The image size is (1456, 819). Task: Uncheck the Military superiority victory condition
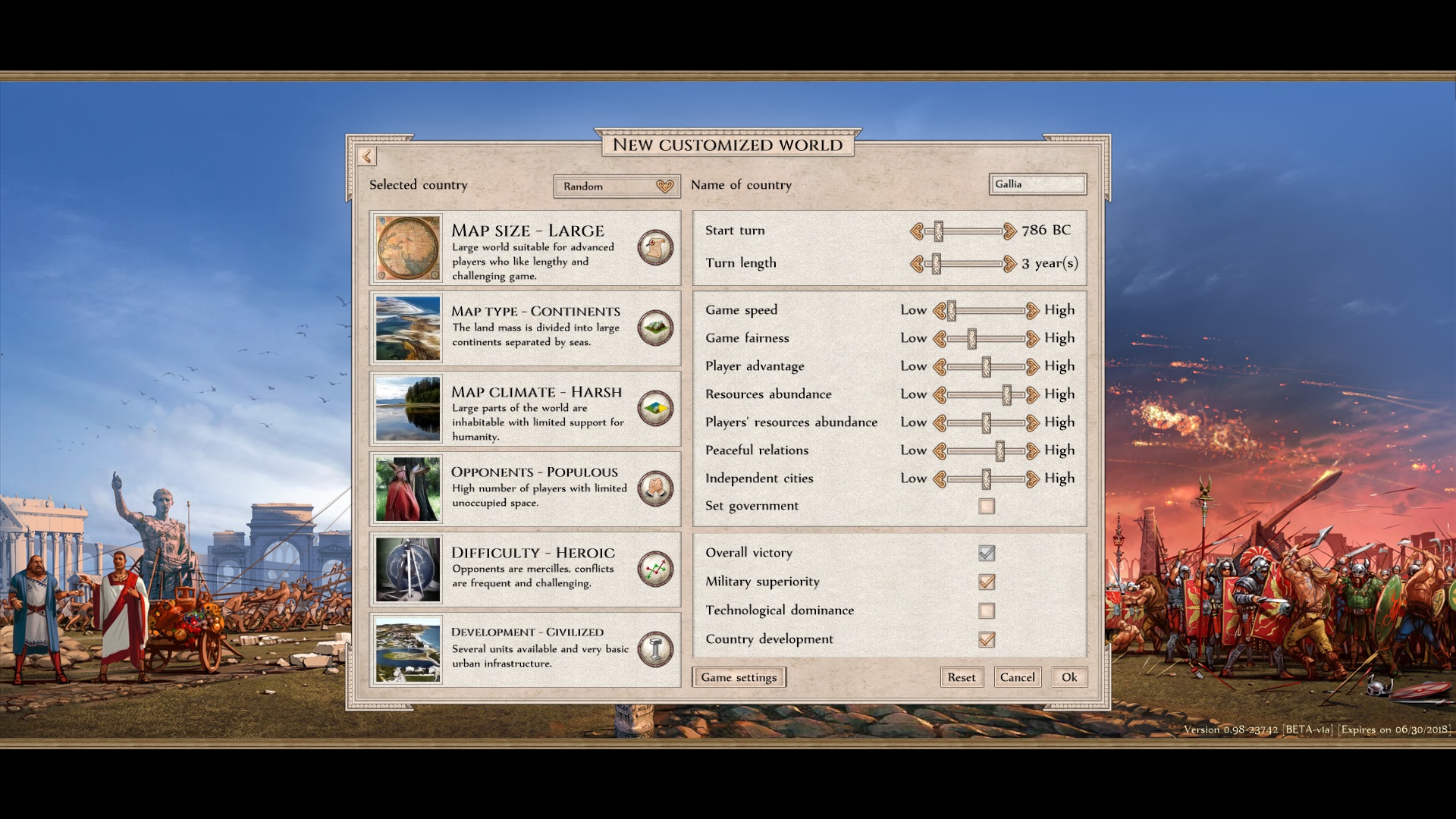(x=986, y=582)
